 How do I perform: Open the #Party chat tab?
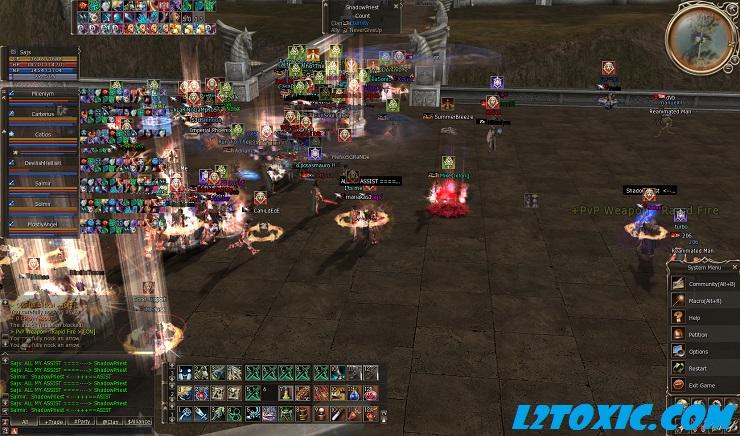(x=81, y=422)
